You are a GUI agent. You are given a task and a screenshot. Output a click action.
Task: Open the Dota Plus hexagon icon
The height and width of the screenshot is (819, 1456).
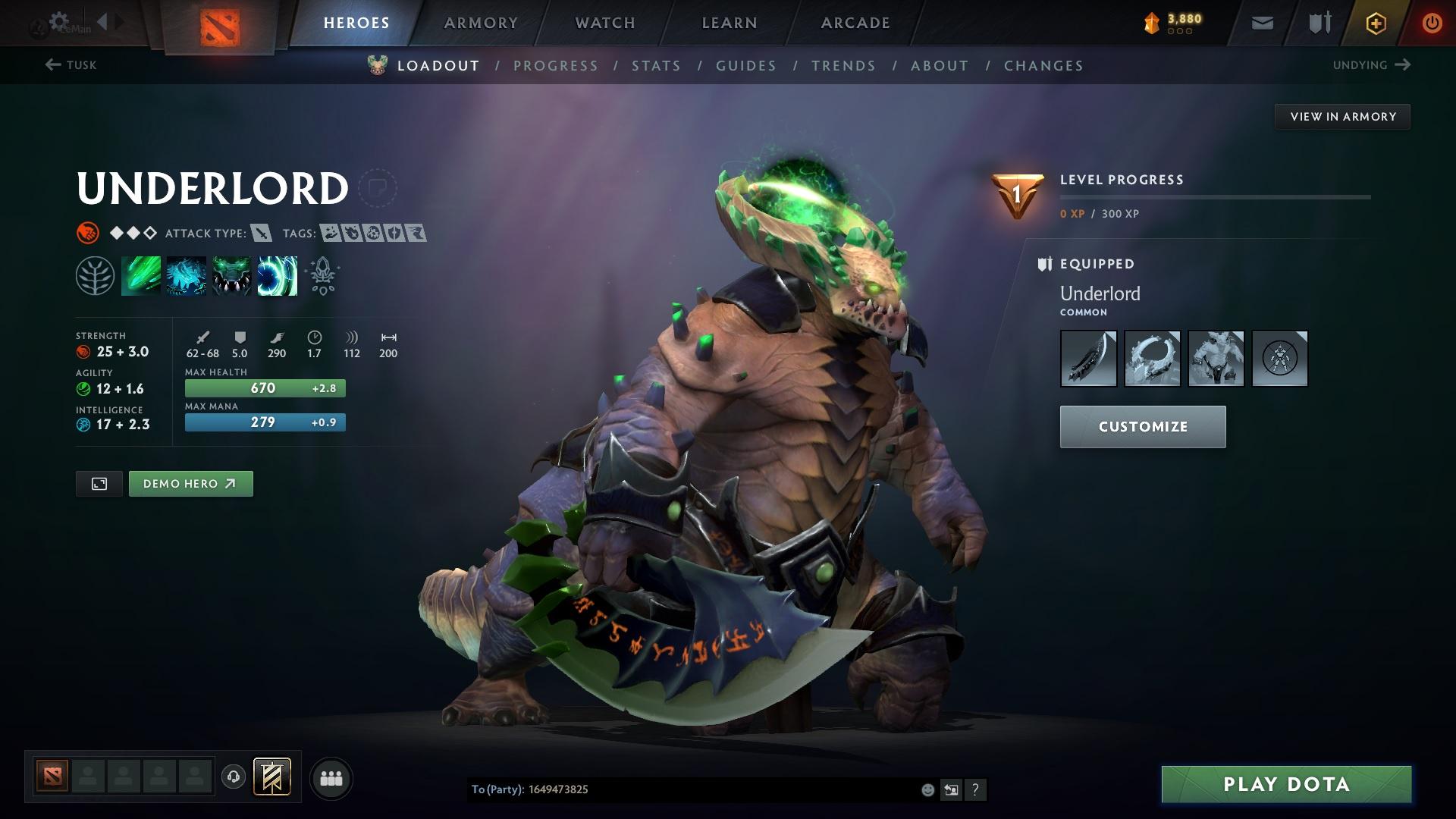click(1375, 23)
